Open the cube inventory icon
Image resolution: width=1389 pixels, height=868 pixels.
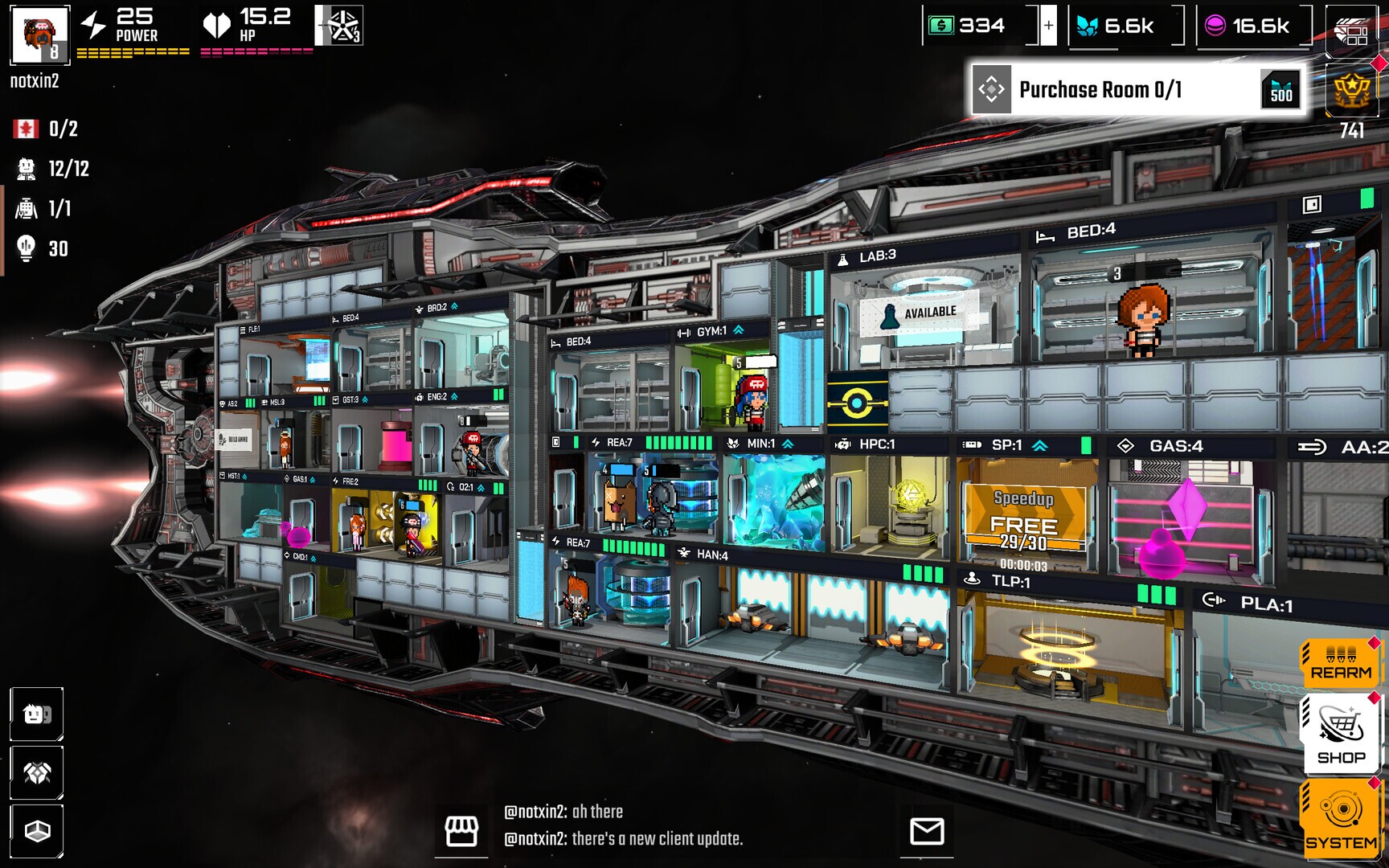[37, 831]
